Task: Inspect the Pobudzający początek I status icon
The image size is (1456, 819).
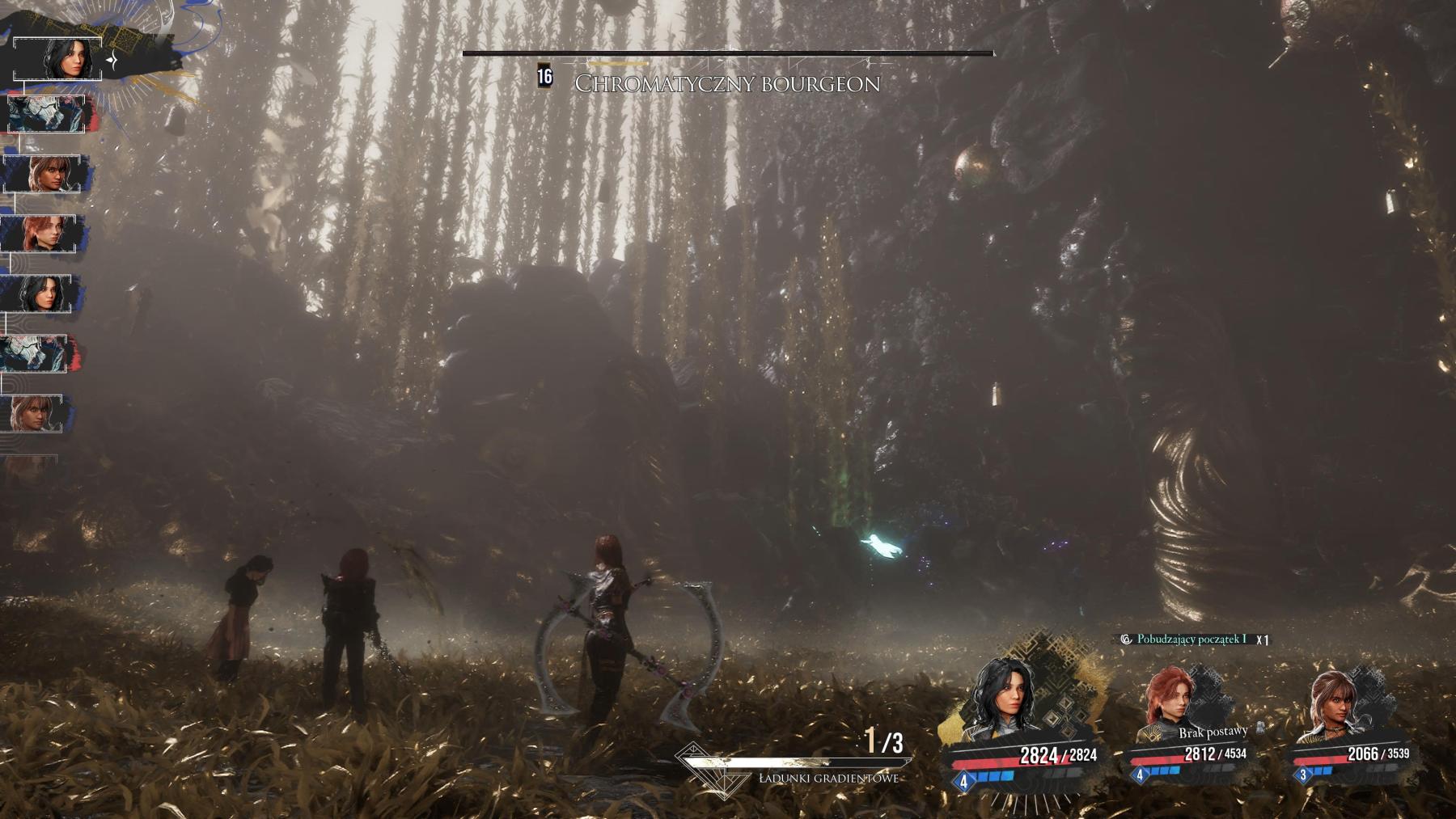Action: 1125,640
